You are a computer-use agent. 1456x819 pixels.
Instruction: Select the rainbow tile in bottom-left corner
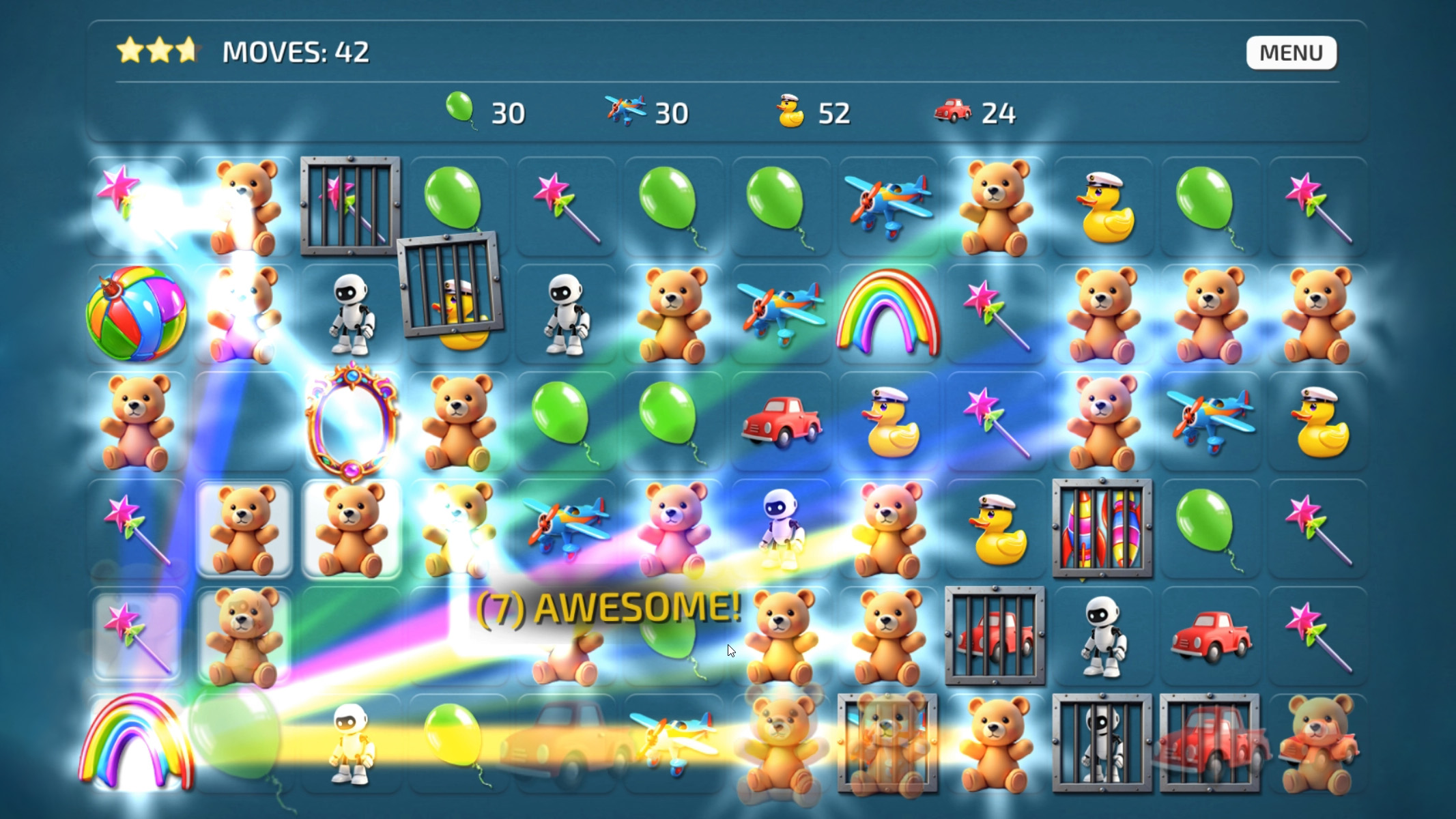click(x=137, y=744)
